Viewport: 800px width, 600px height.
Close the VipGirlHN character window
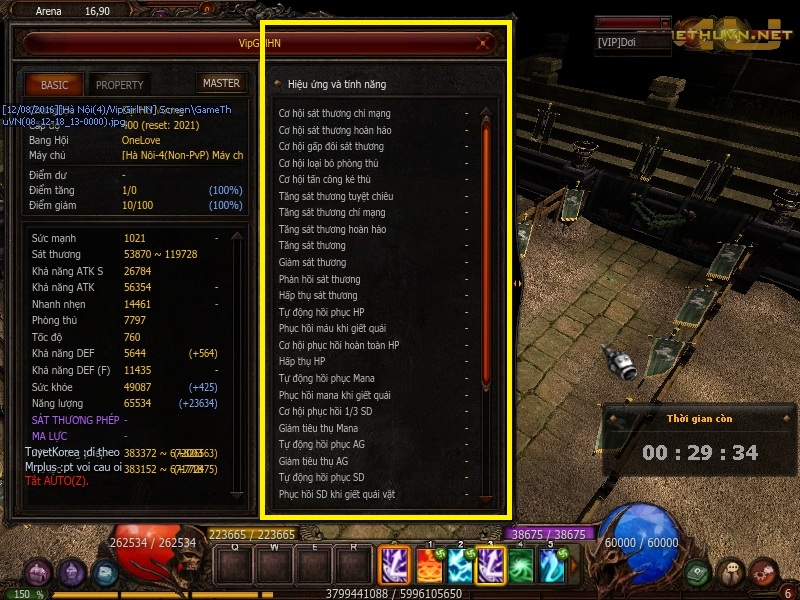tap(484, 43)
